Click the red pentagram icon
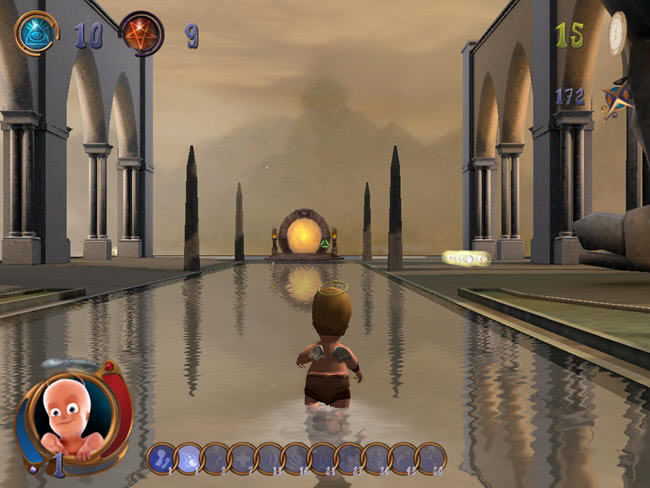 (x=141, y=33)
